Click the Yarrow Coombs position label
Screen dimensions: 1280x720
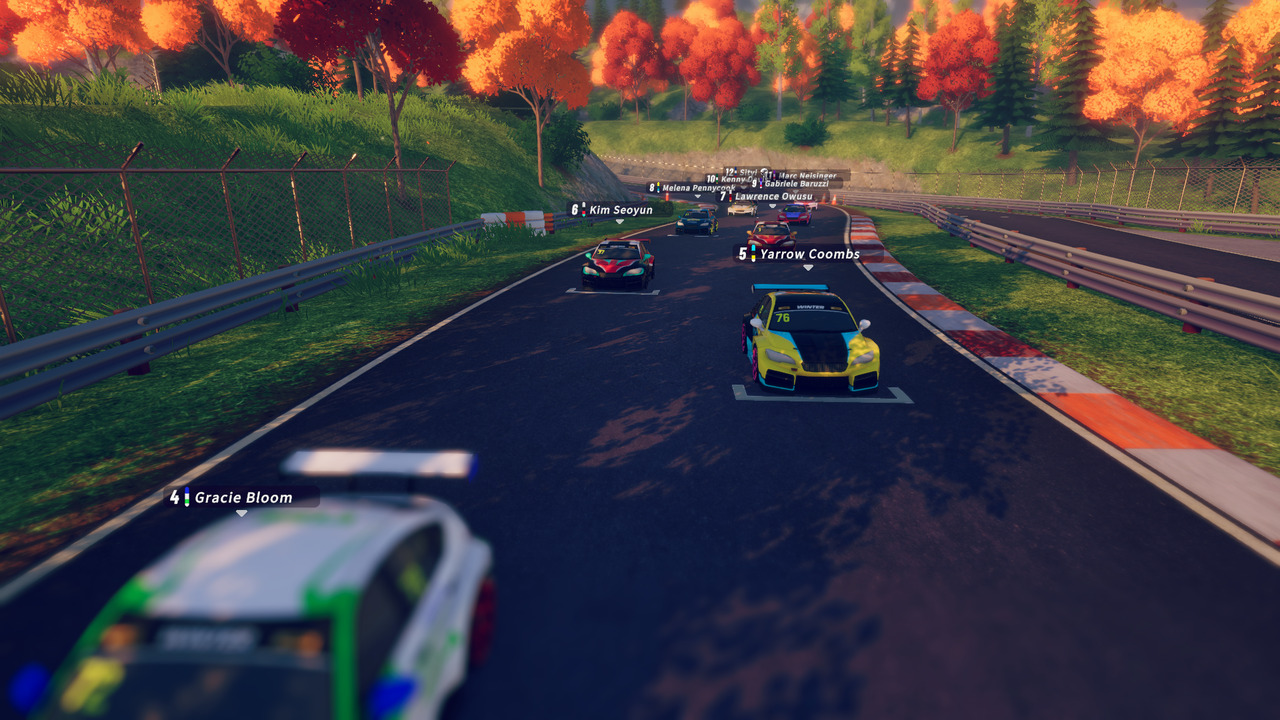click(799, 254)
